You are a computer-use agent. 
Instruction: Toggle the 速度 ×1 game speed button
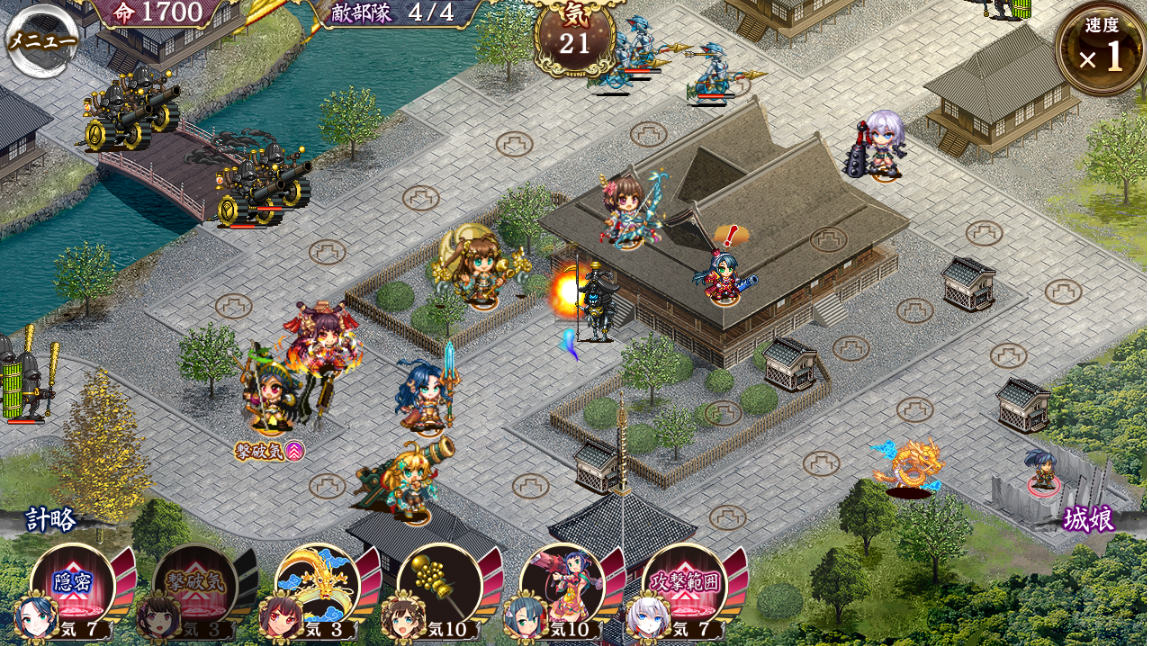[x=1101, y=49]
